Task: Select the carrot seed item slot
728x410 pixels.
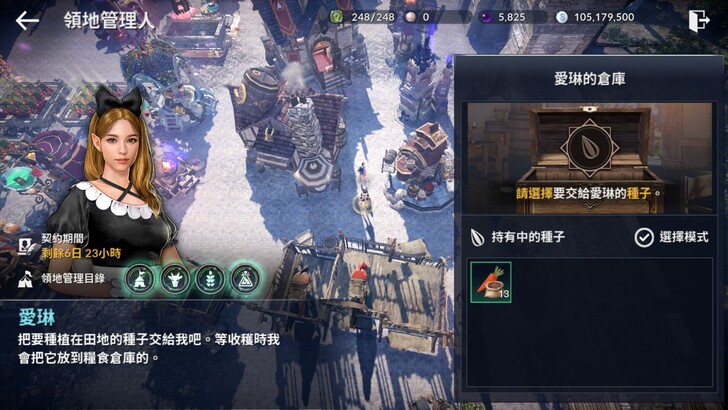Action: 491,282
